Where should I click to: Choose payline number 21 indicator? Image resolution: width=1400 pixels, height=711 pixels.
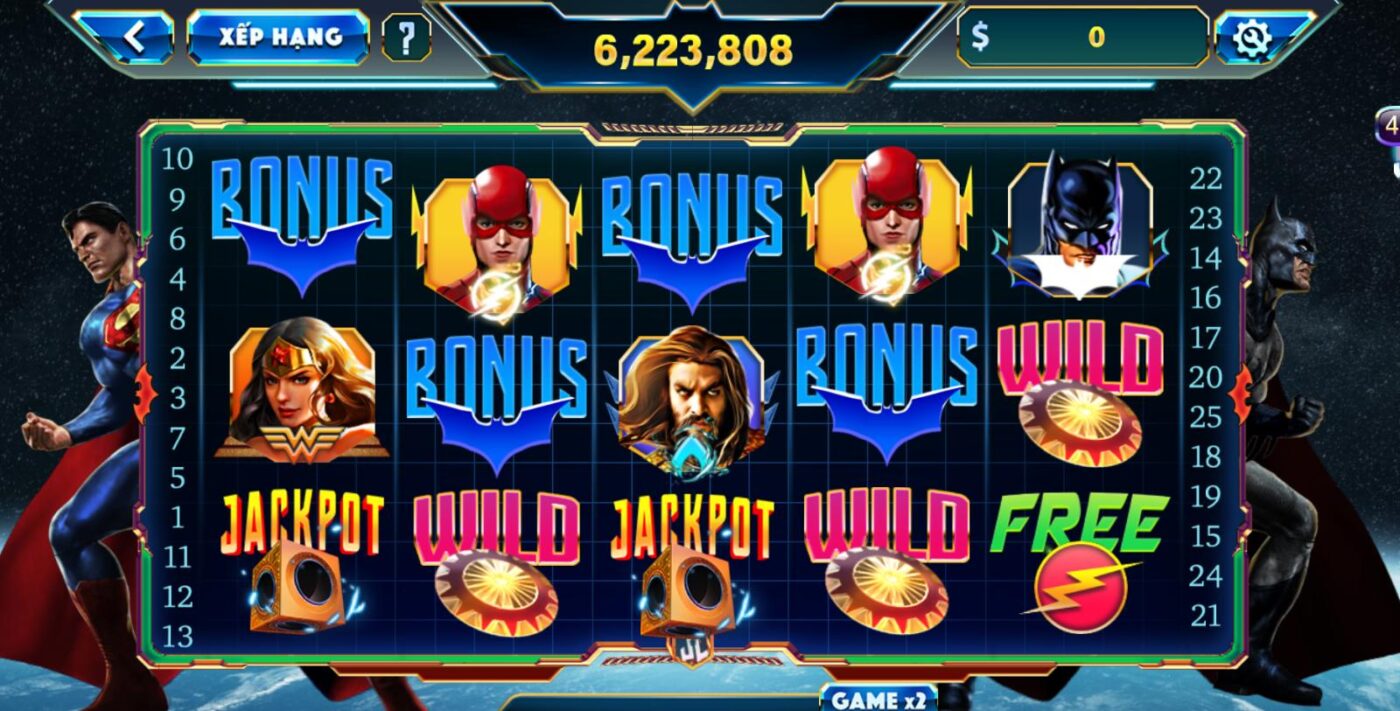(1206, 616)
